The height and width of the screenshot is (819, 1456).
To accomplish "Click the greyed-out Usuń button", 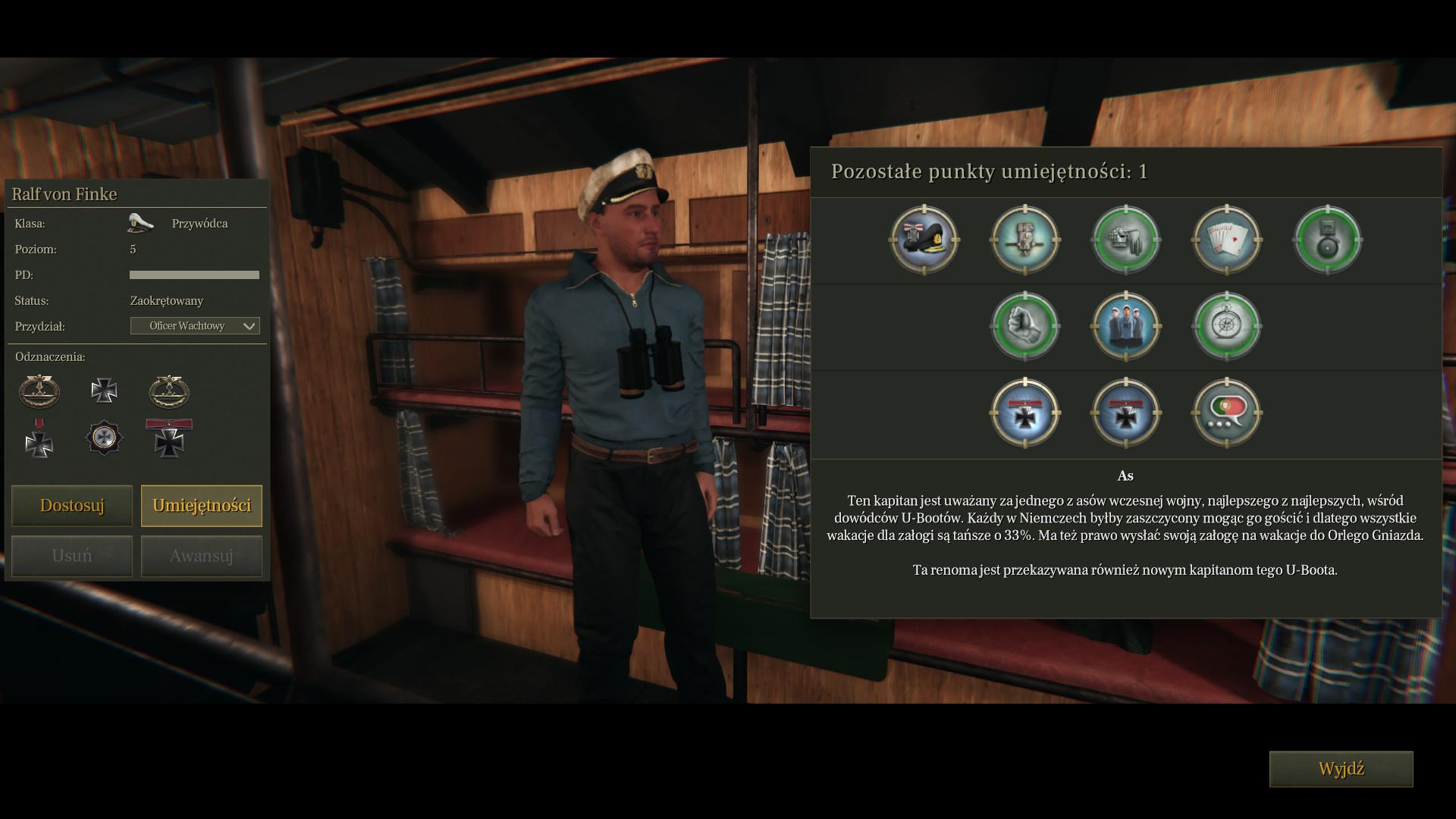I will click(x=72, y=556).
